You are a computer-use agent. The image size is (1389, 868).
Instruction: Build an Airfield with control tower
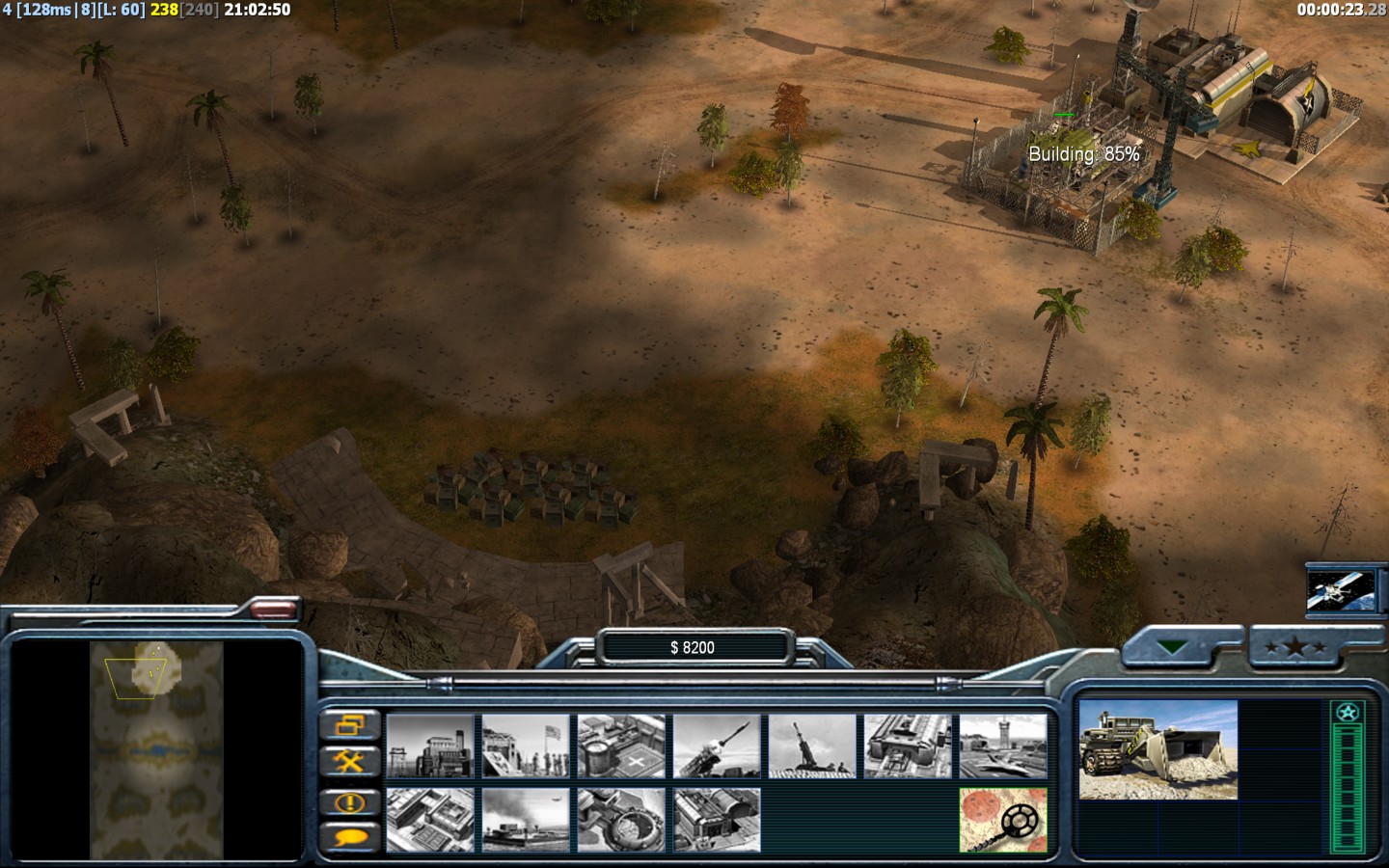pos(1003,746)
